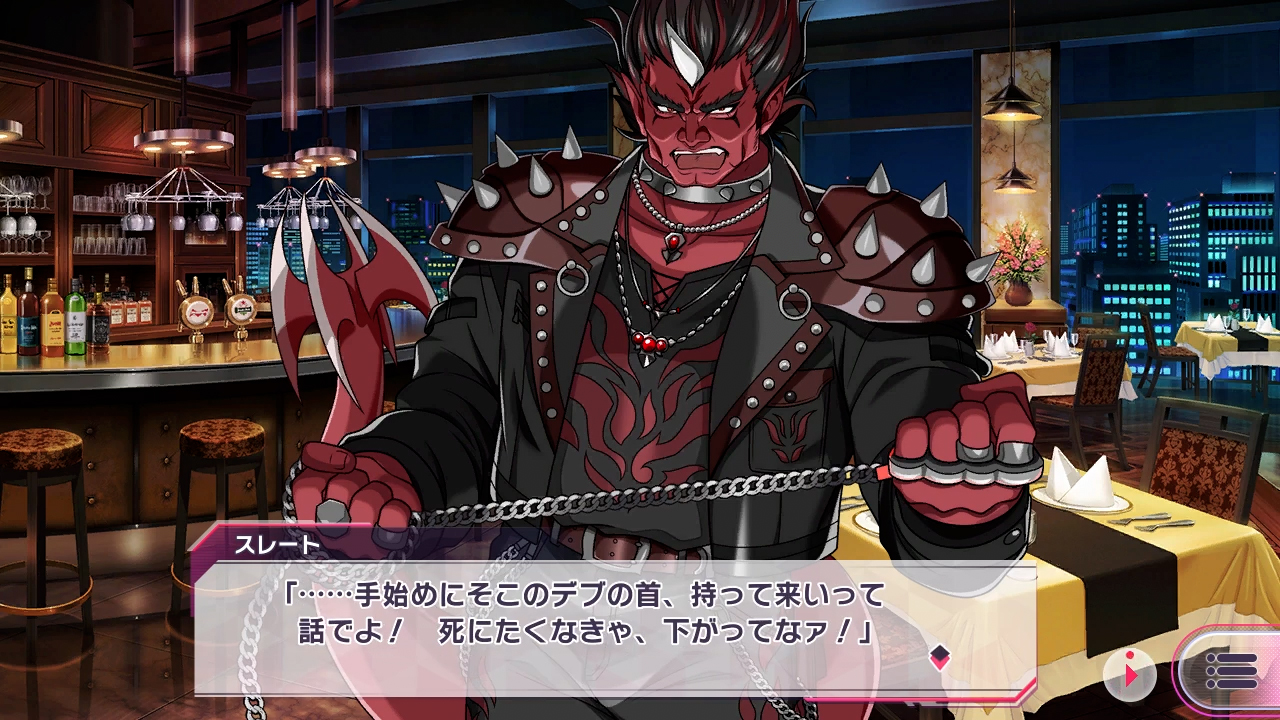
Task: Click the dialogue text box to continue
Action: click(x=600, y=620)
